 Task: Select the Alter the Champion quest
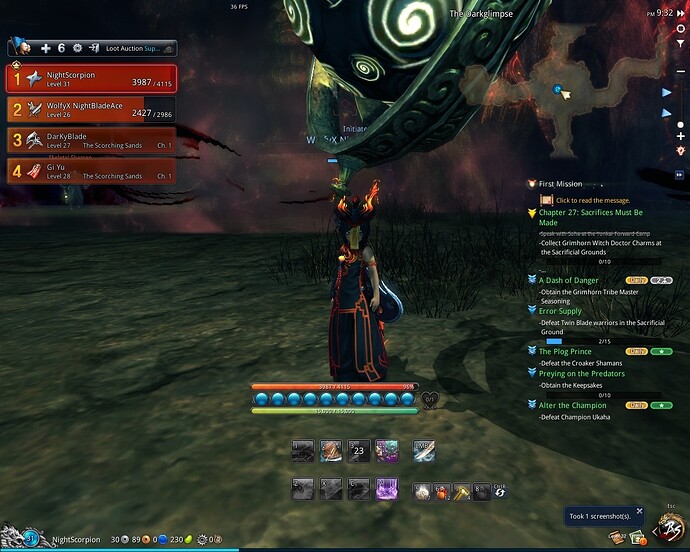coord(572,405)
